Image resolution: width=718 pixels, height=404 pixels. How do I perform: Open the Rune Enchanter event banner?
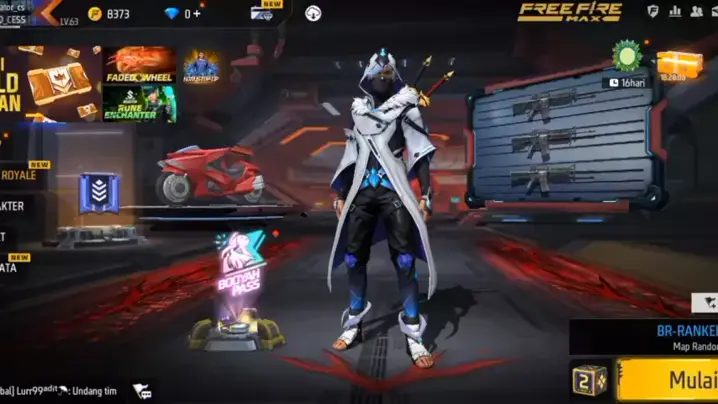[x=140, y=104]
